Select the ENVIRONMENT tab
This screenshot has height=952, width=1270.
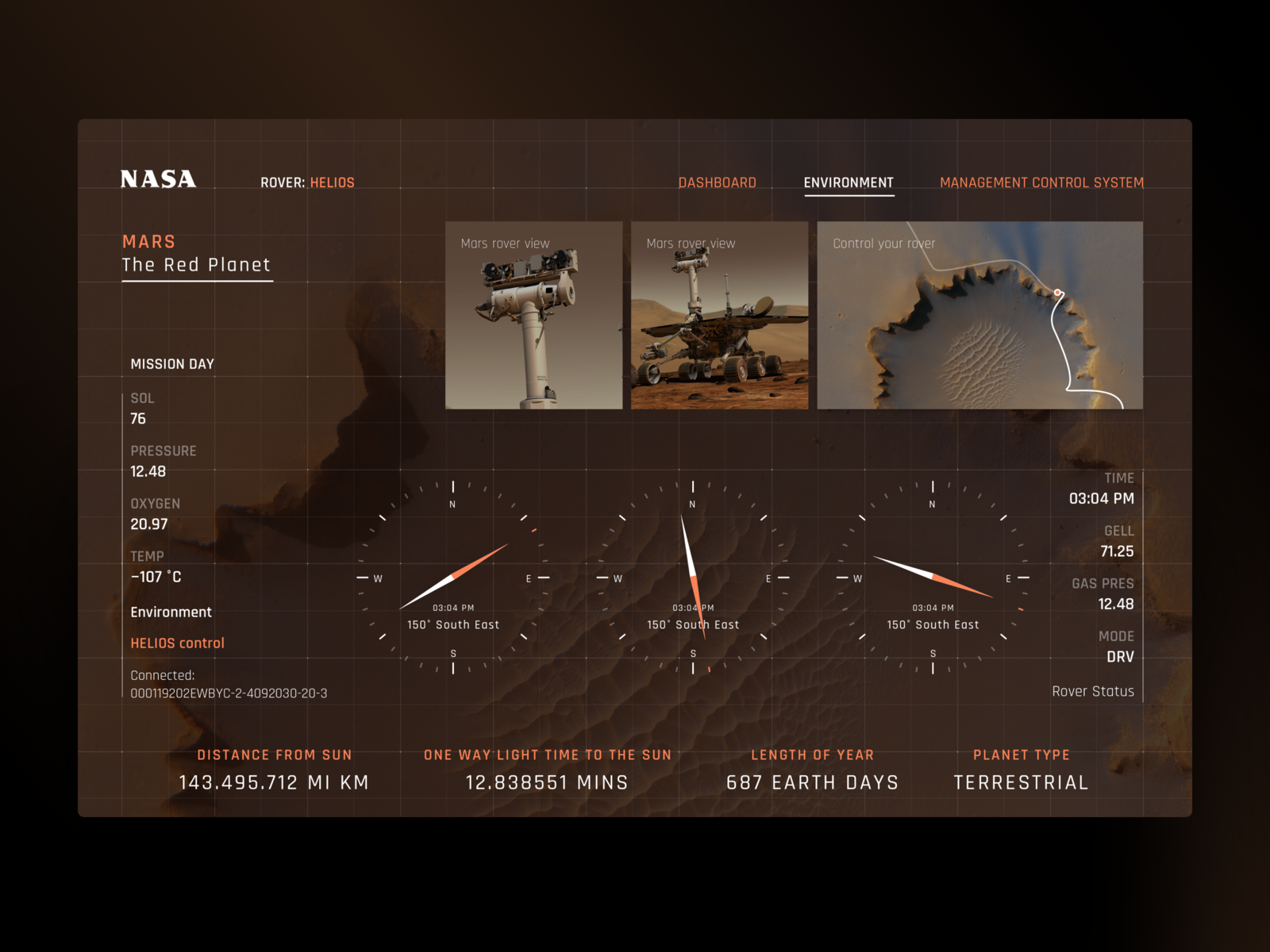[849, 182]
